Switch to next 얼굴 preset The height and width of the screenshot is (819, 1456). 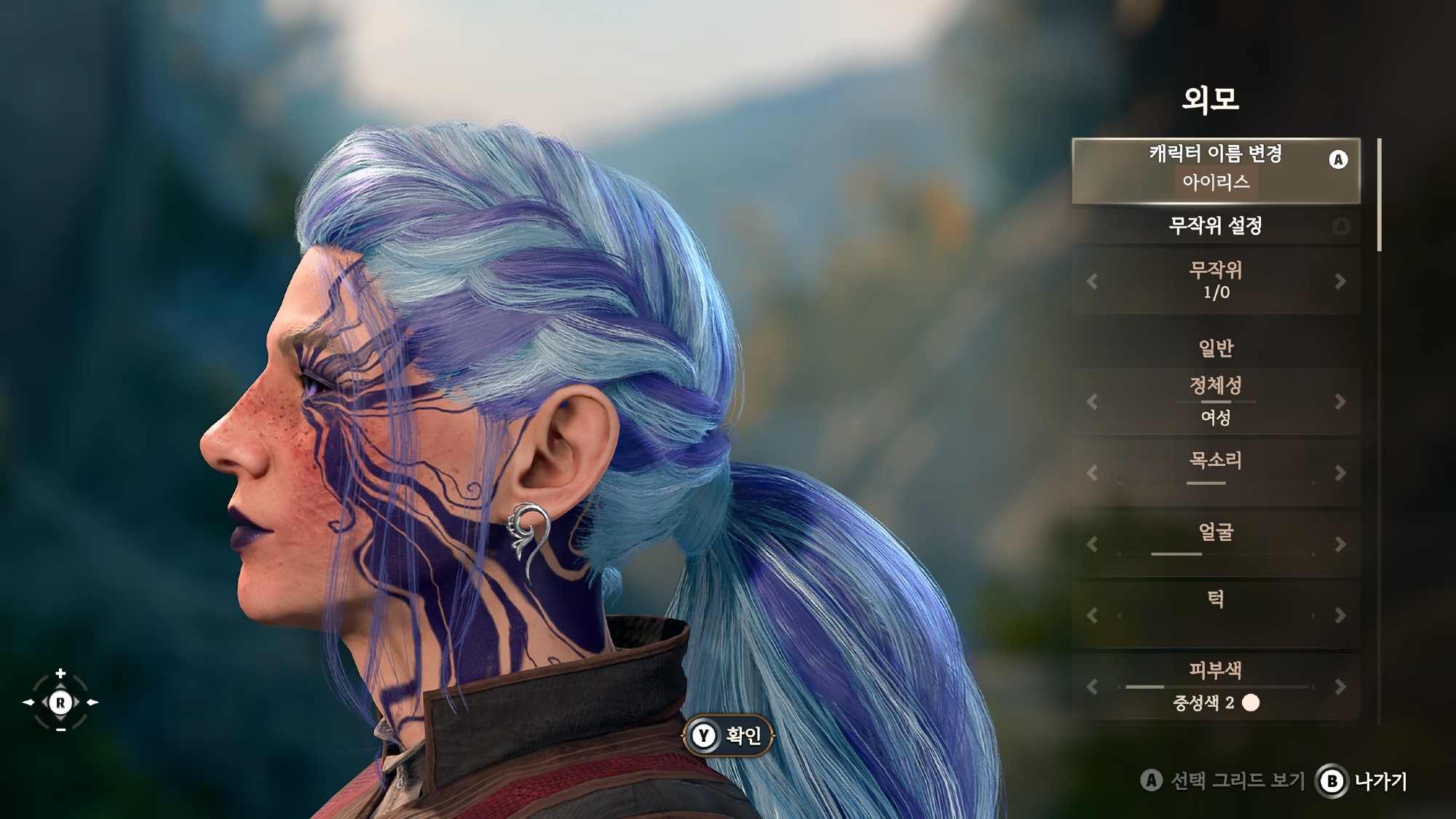(1340, 545)
